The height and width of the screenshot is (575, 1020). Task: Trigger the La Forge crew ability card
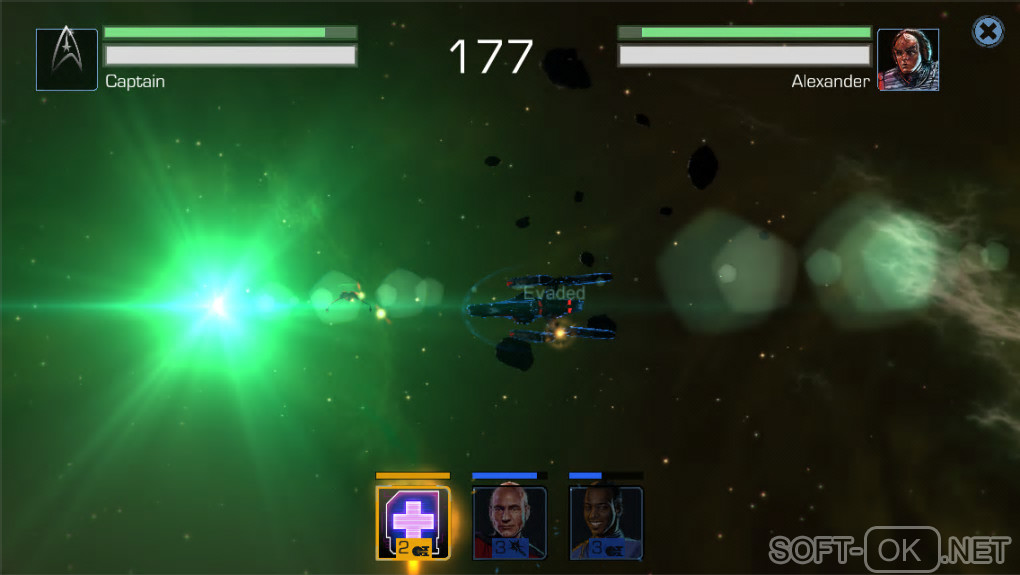(x=606, y=522)
